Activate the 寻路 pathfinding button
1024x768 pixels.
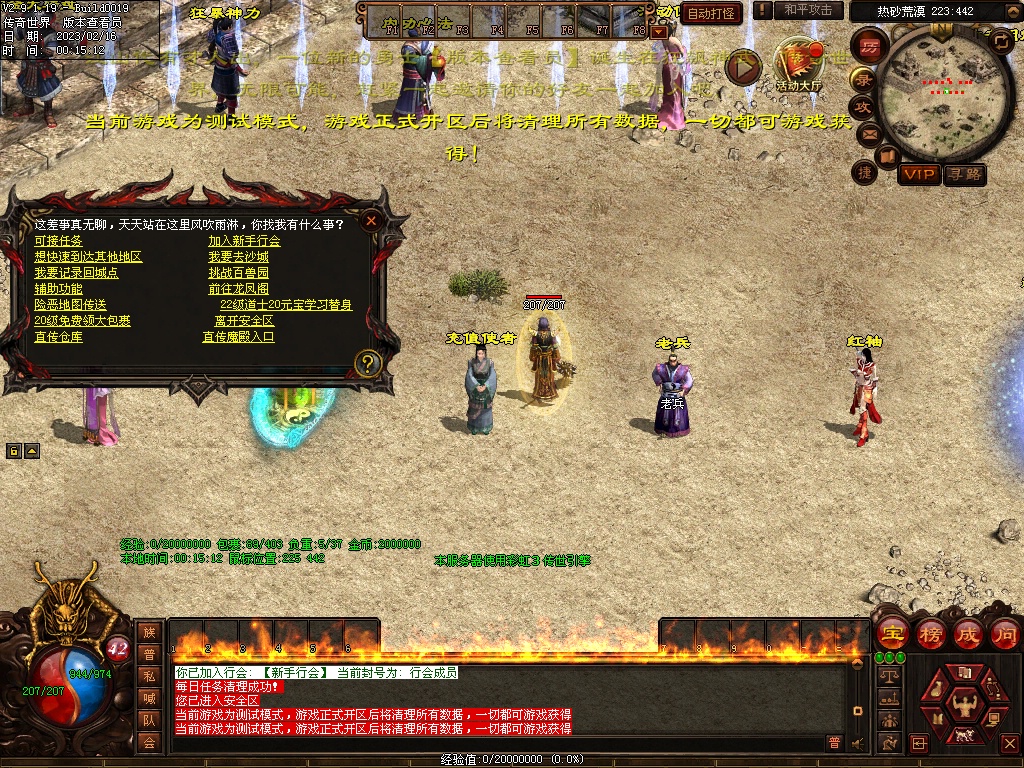tap(964, 174)
